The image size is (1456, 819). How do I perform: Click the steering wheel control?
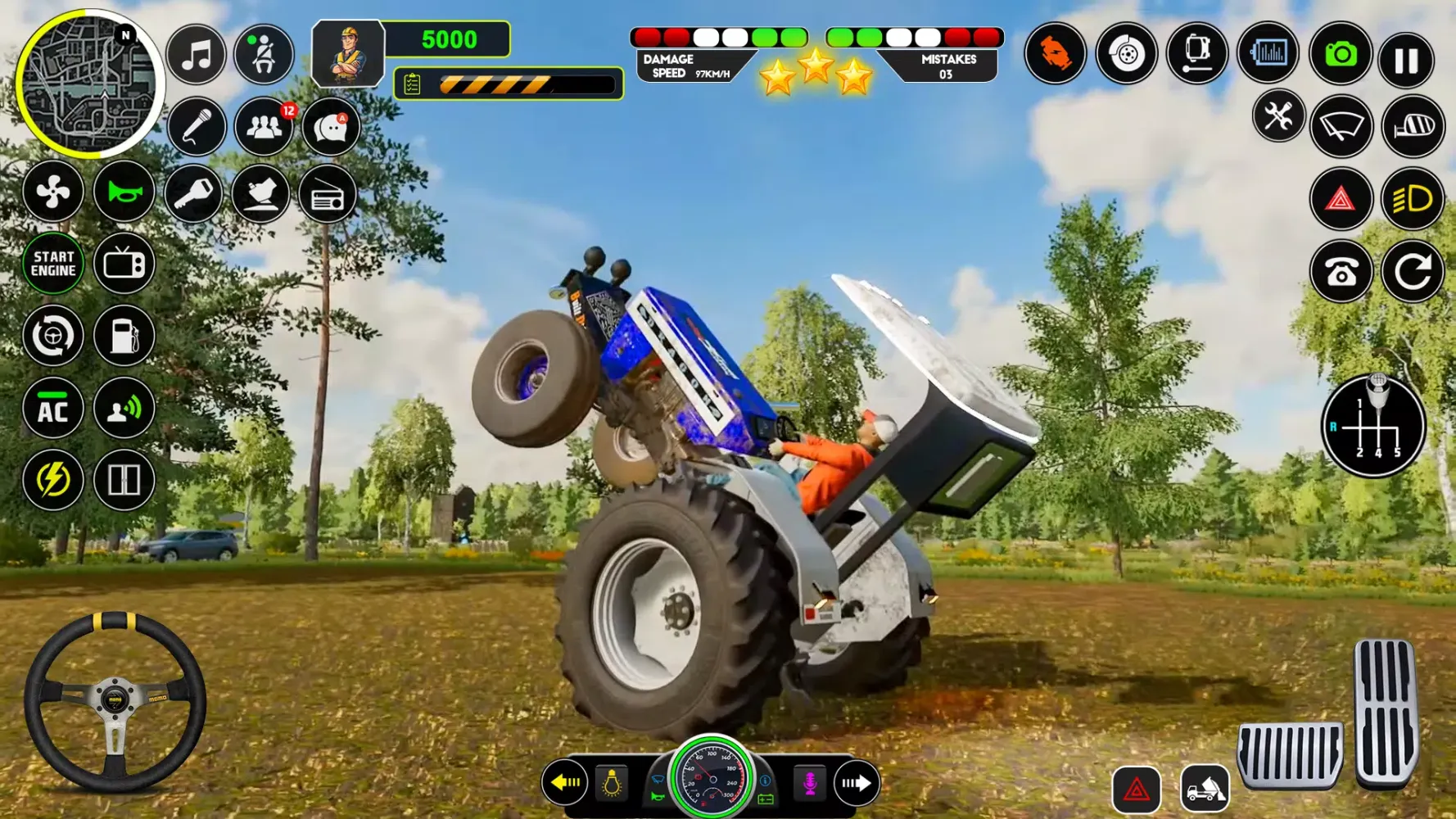click(115, 701)
